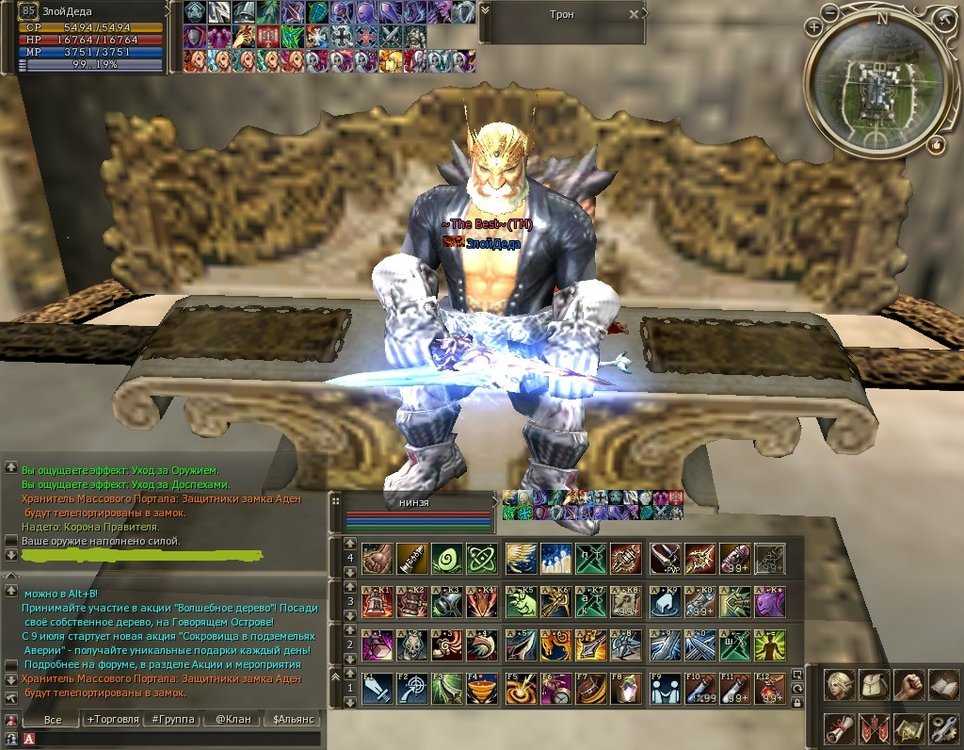Open the inventory backpack icon
This screenshot has height=750, width=964.
point(874,685)
